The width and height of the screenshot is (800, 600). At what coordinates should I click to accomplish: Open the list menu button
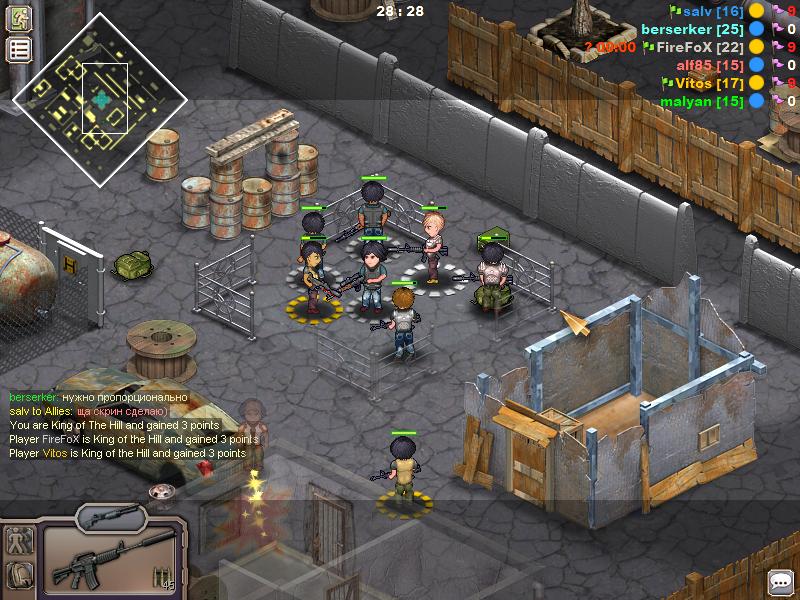pos(19,50)
